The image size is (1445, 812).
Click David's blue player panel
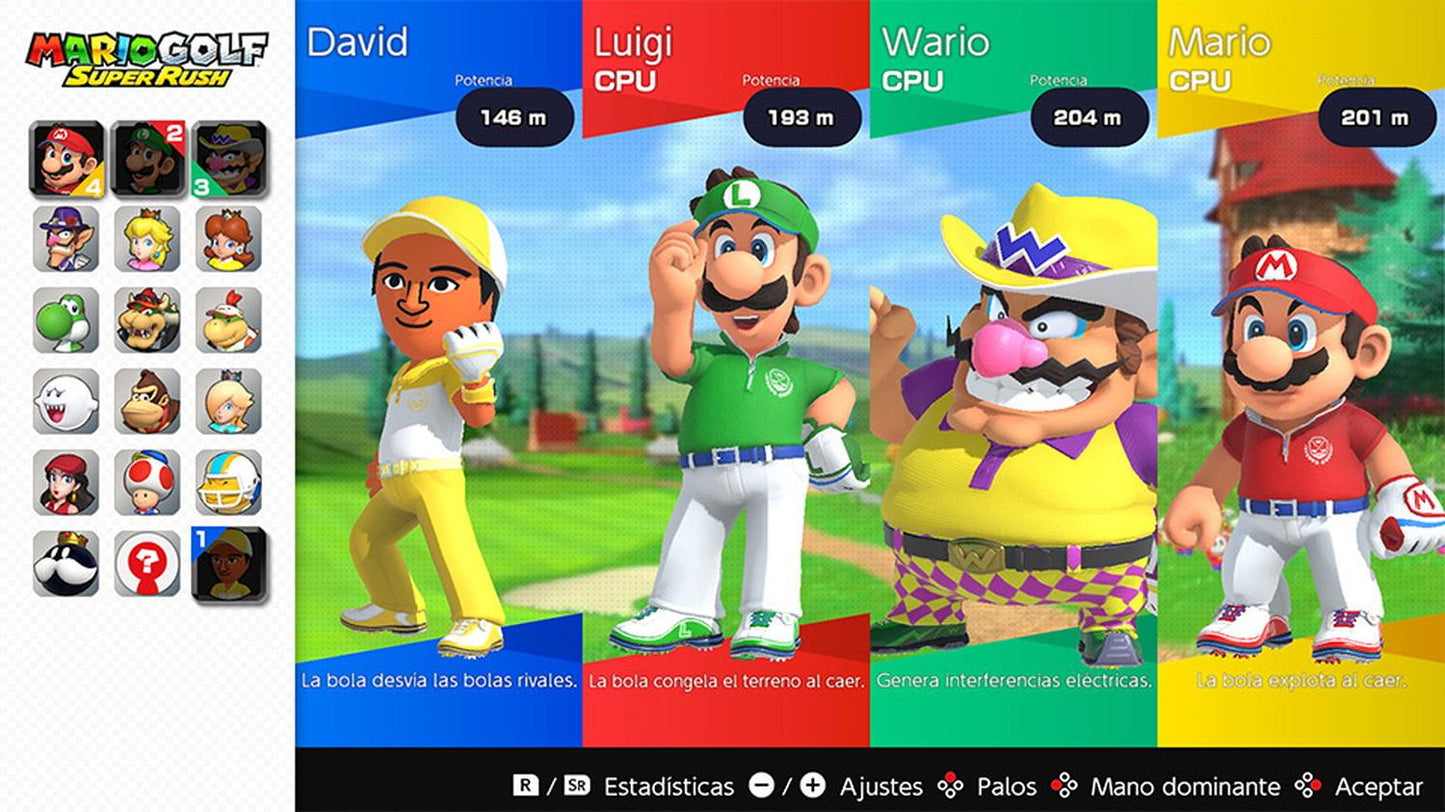(x=438, y=400)
